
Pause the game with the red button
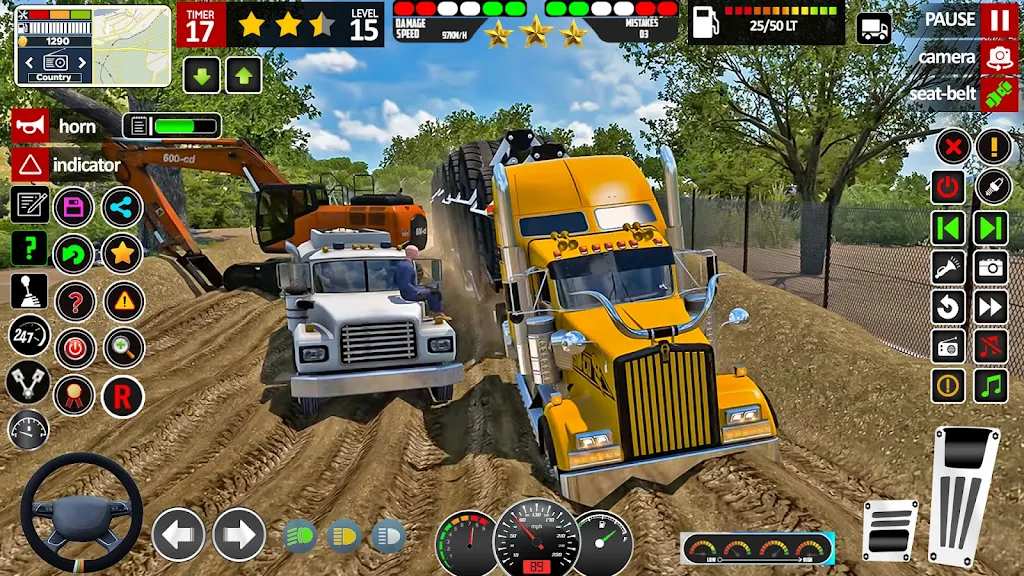pyautogui.click(x=998, y=20)
